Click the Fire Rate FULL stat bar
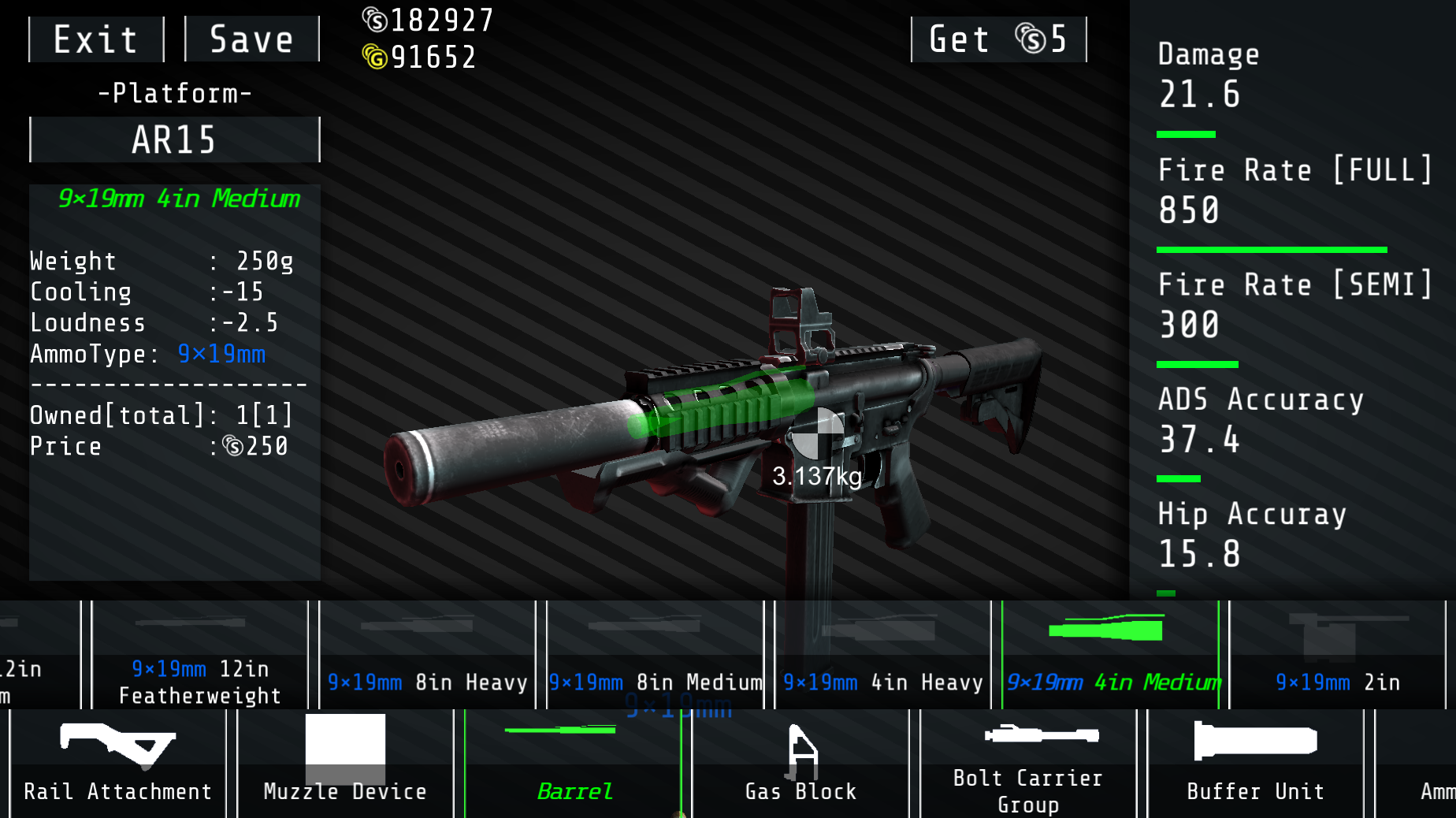The width and height of the screenshot is (1456, 818). [x=1270, y=249]
